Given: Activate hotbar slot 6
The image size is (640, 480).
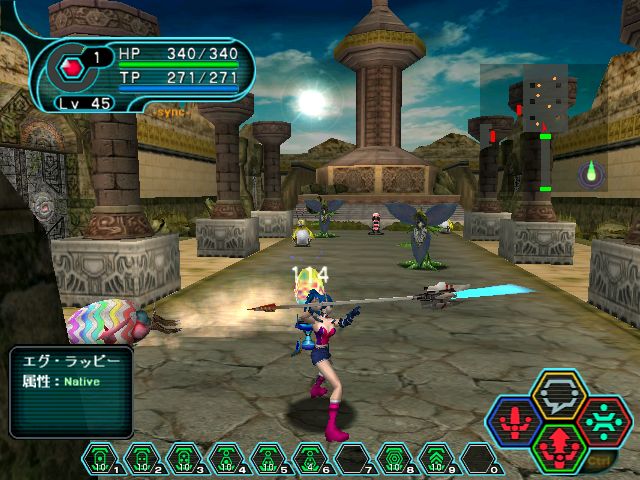Looking at the screenshot, I should click(311, 459).
